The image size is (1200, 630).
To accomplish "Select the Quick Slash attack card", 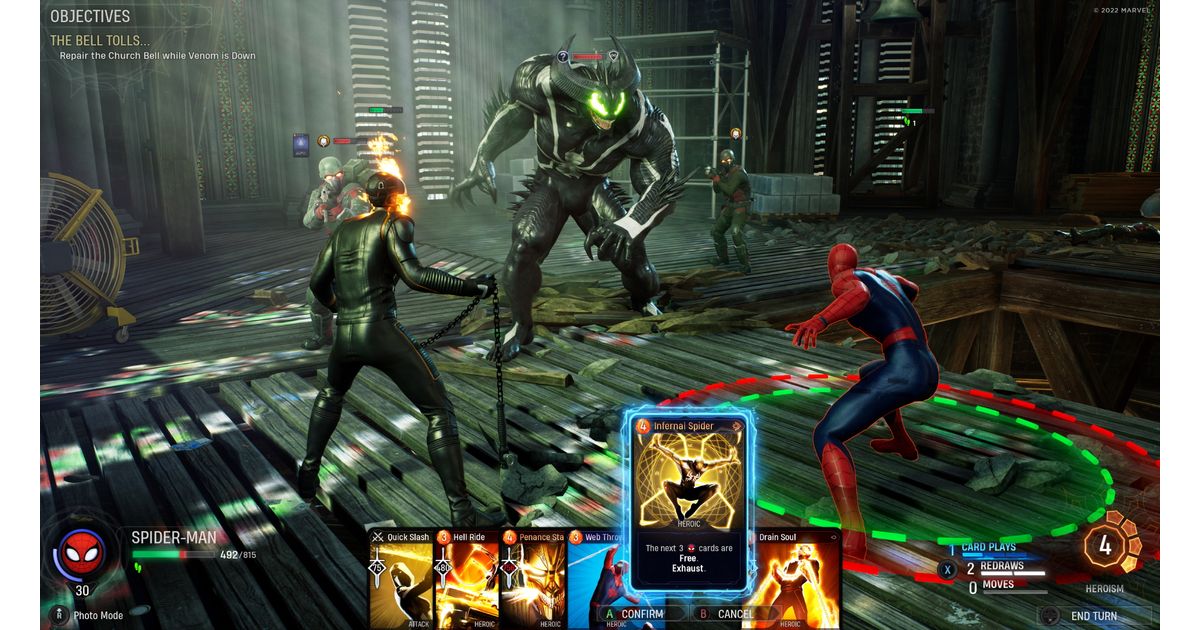I will click(x=401, y=580).
